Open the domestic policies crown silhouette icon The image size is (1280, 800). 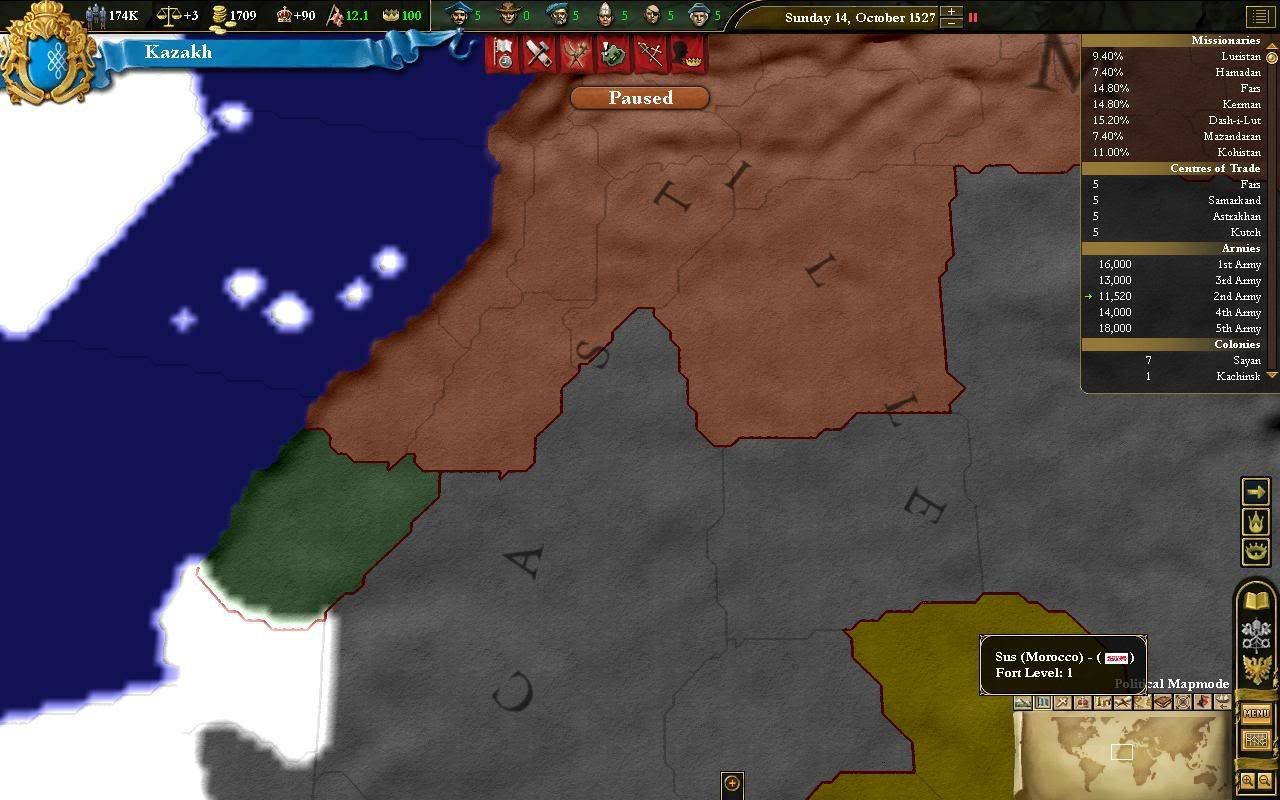(684, 54)
